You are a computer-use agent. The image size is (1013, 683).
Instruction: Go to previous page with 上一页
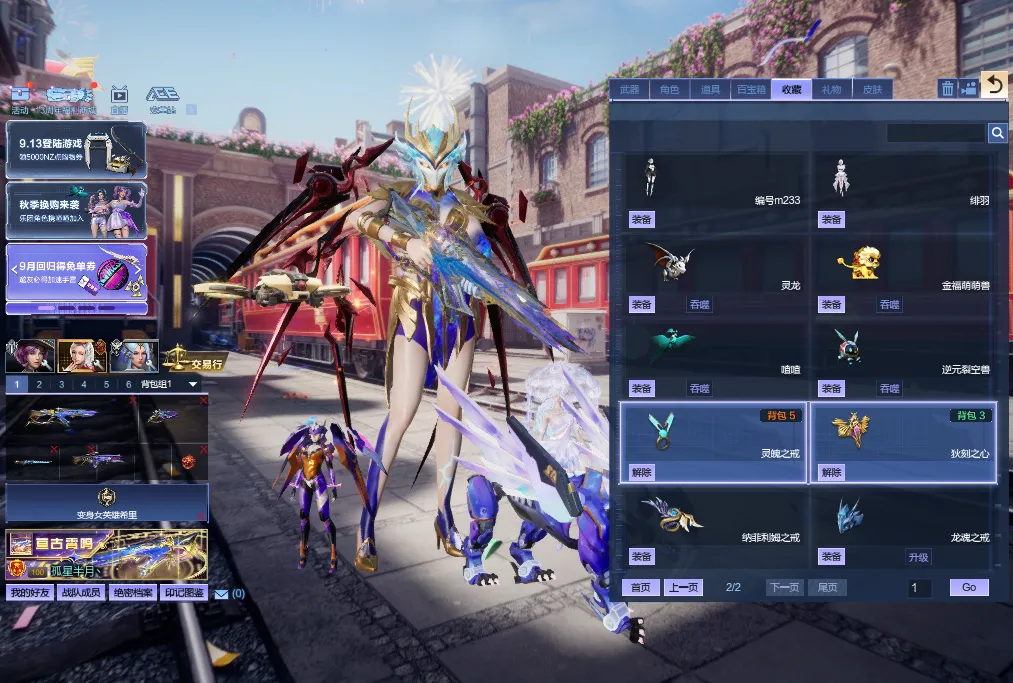click(x=684, y=588)
